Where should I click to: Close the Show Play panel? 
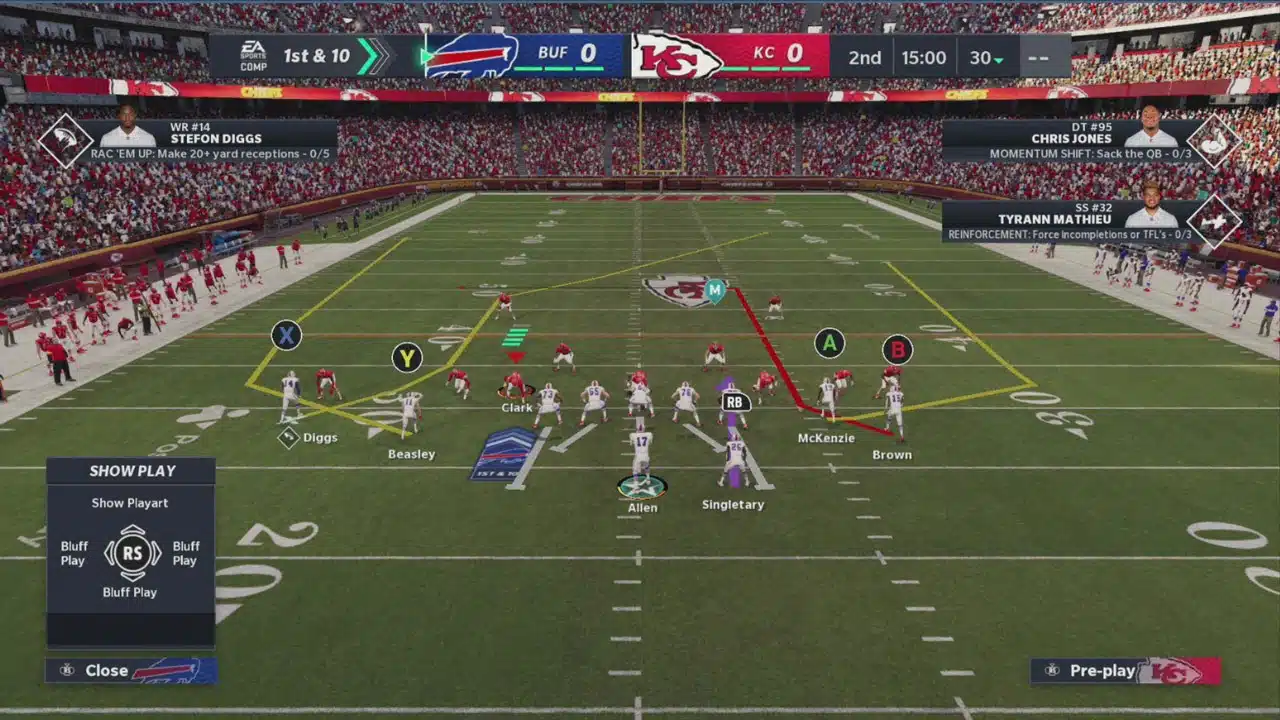coord(130,670)
